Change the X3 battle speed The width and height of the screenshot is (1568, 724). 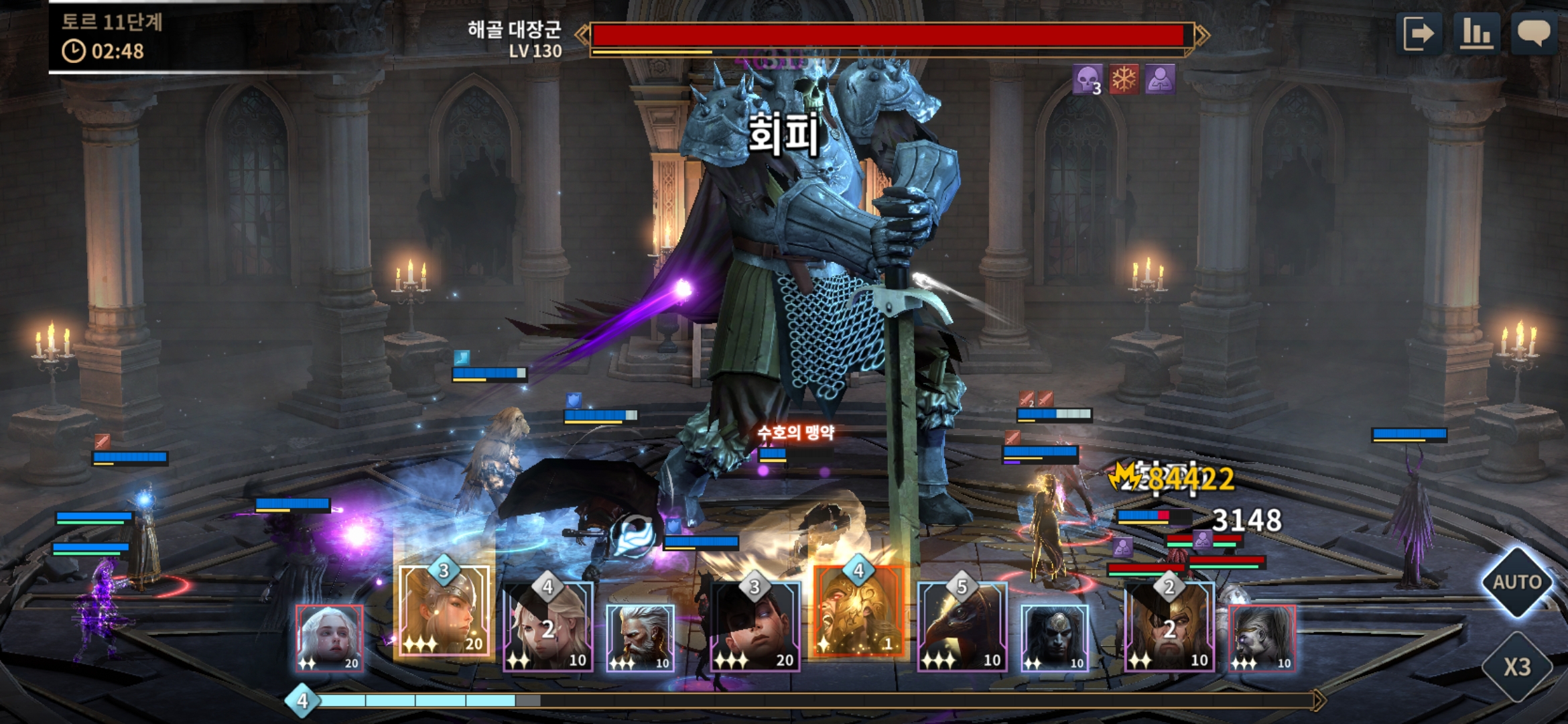point(1517,666)
